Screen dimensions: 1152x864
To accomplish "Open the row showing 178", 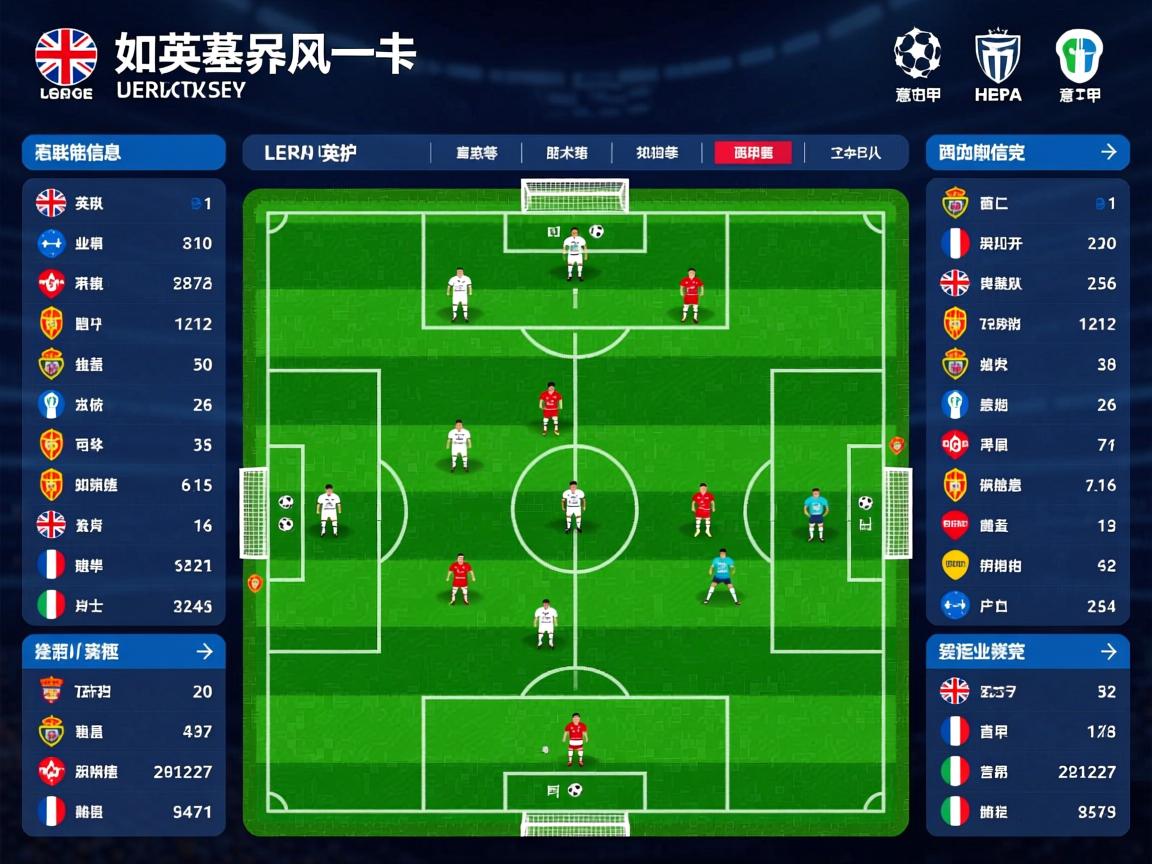I will (1028, 732).
